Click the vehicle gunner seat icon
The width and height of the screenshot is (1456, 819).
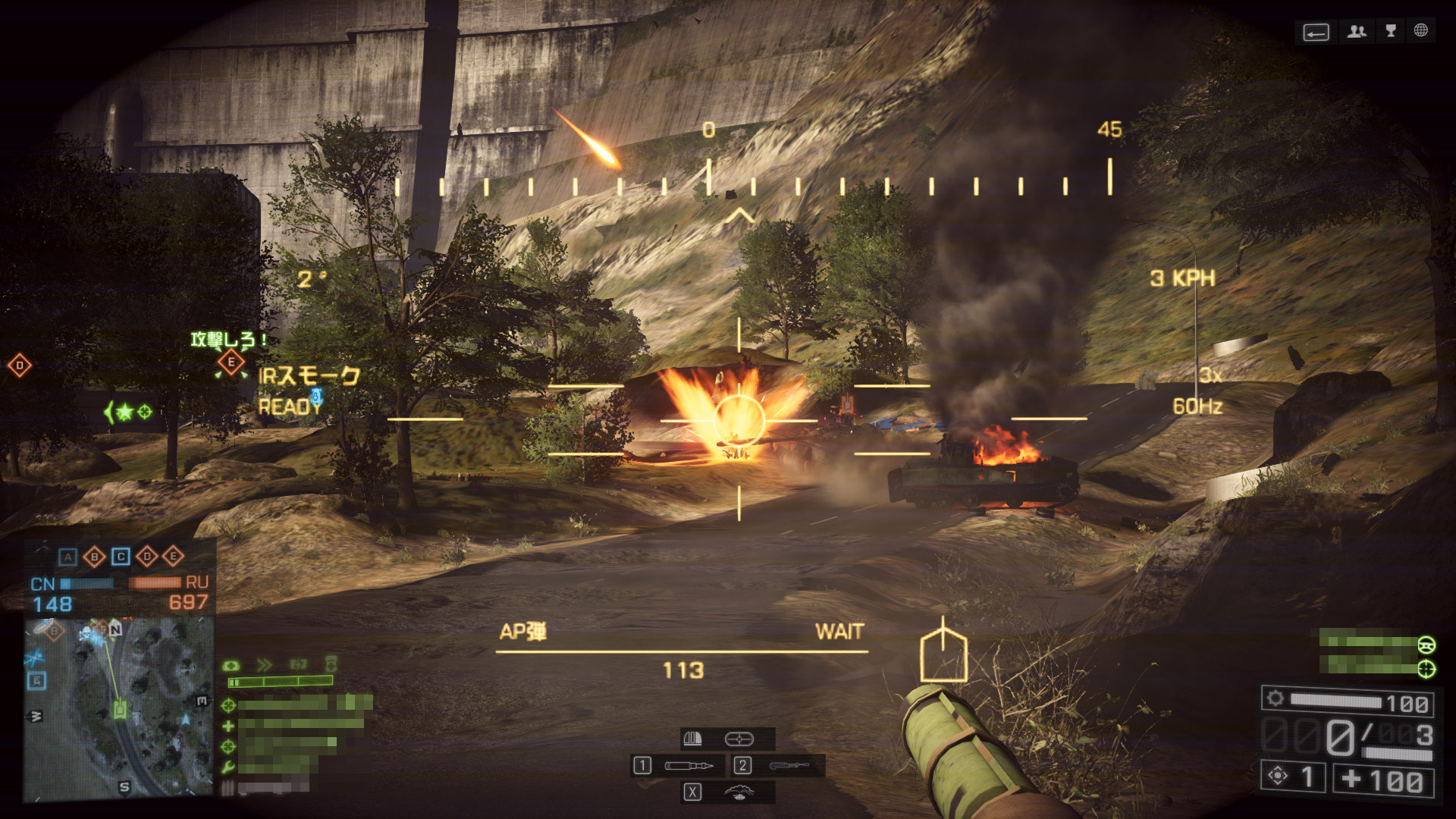click(1426, 668)
